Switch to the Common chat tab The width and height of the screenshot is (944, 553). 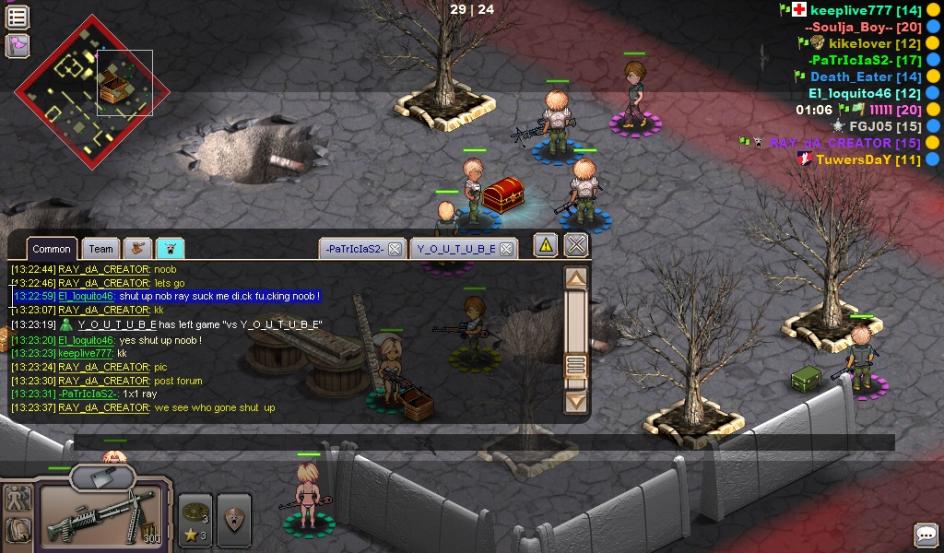pos(51,249)
